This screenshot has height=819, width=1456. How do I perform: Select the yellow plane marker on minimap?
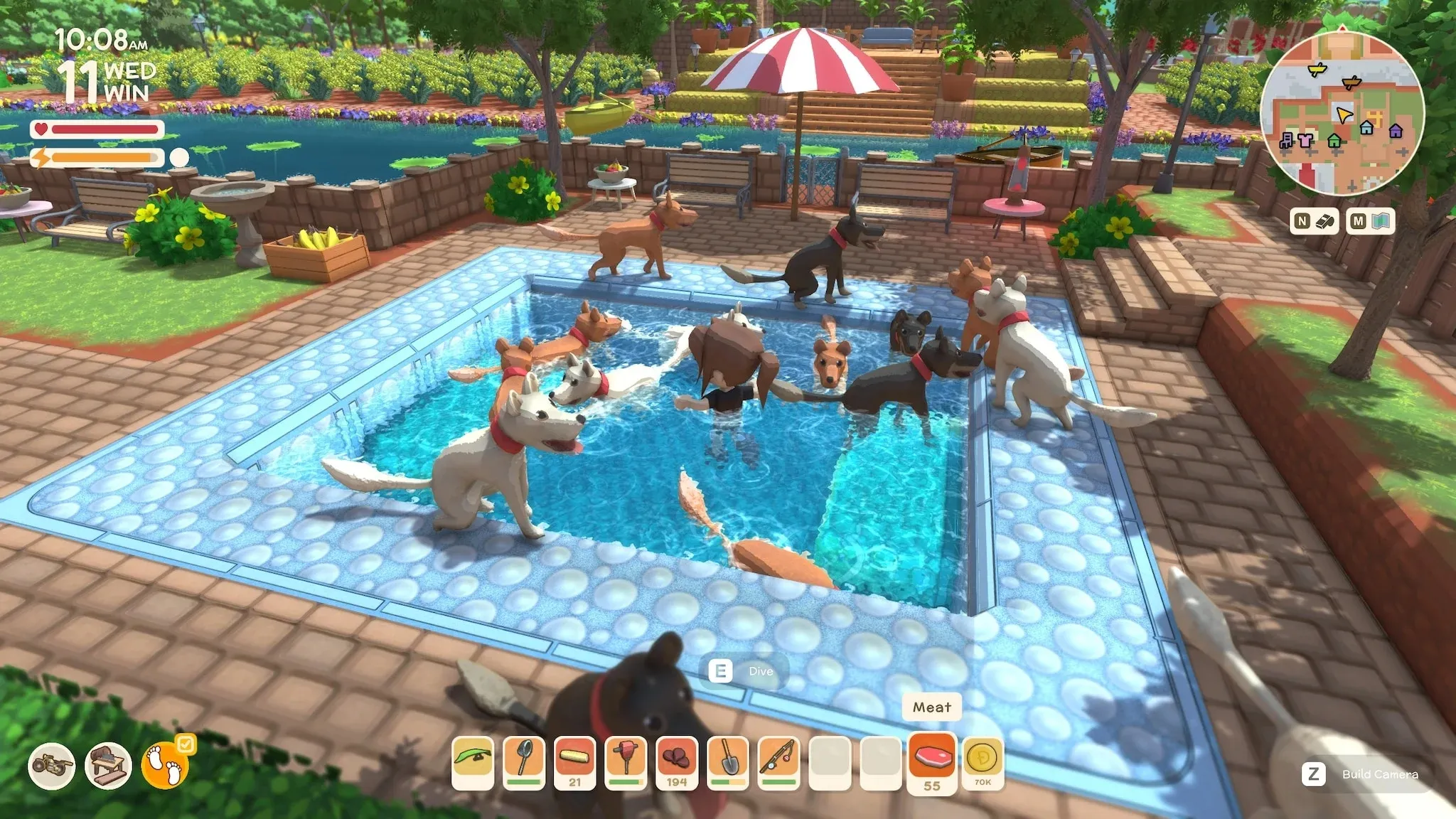1317,70
